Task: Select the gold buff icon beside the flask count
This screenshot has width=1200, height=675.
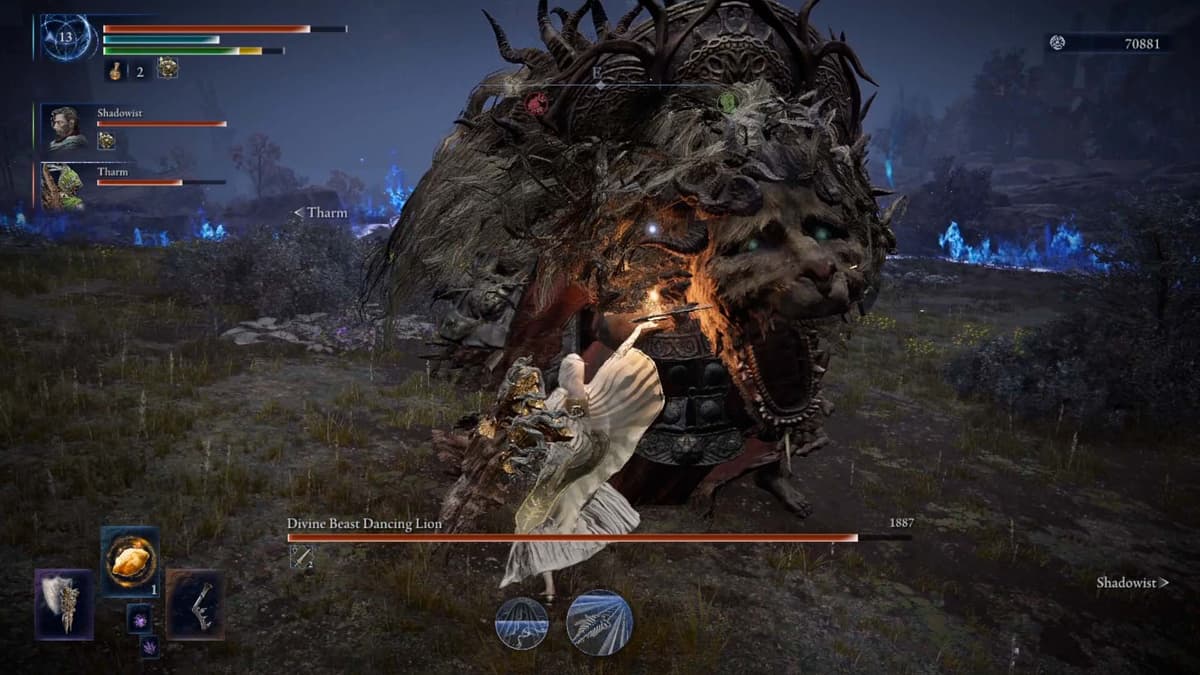Action: (x=168, y=68)
